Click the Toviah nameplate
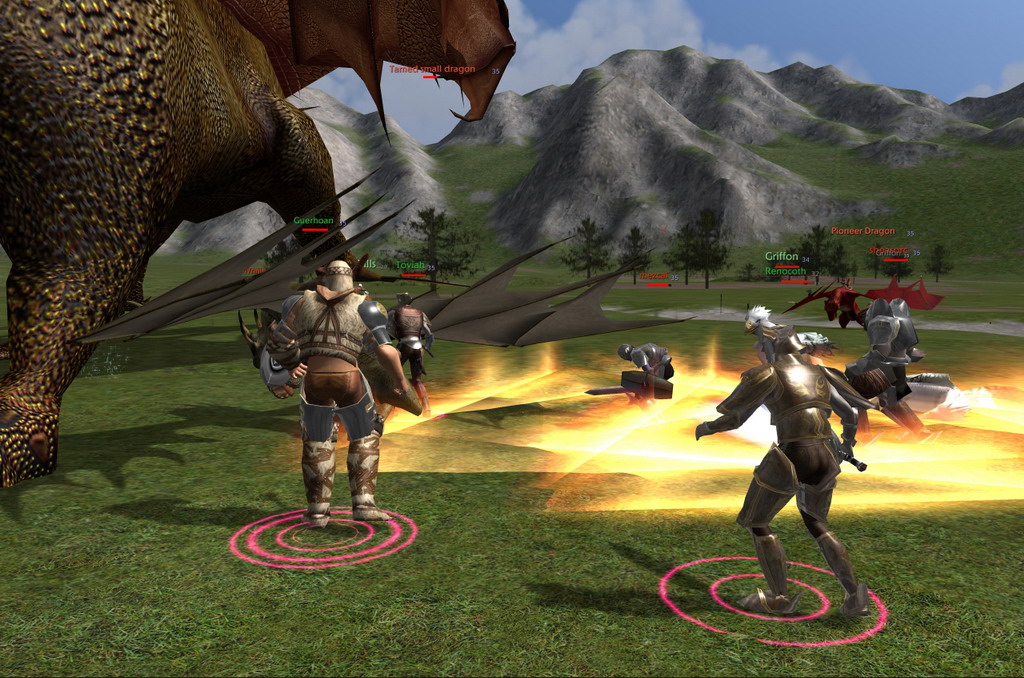 [x=411, y=265]
